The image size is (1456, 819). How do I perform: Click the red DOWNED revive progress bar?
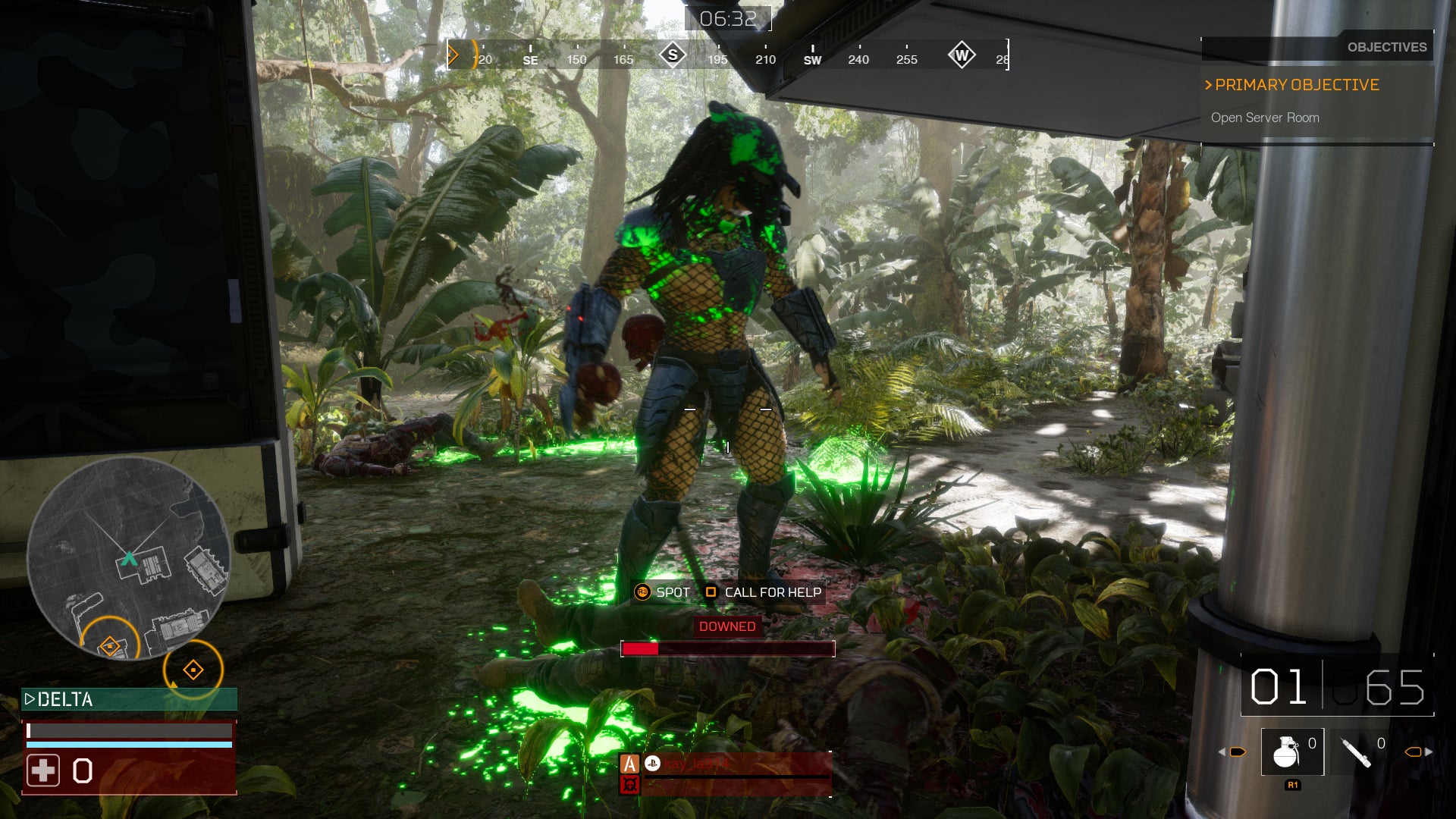tap(728, 650)
